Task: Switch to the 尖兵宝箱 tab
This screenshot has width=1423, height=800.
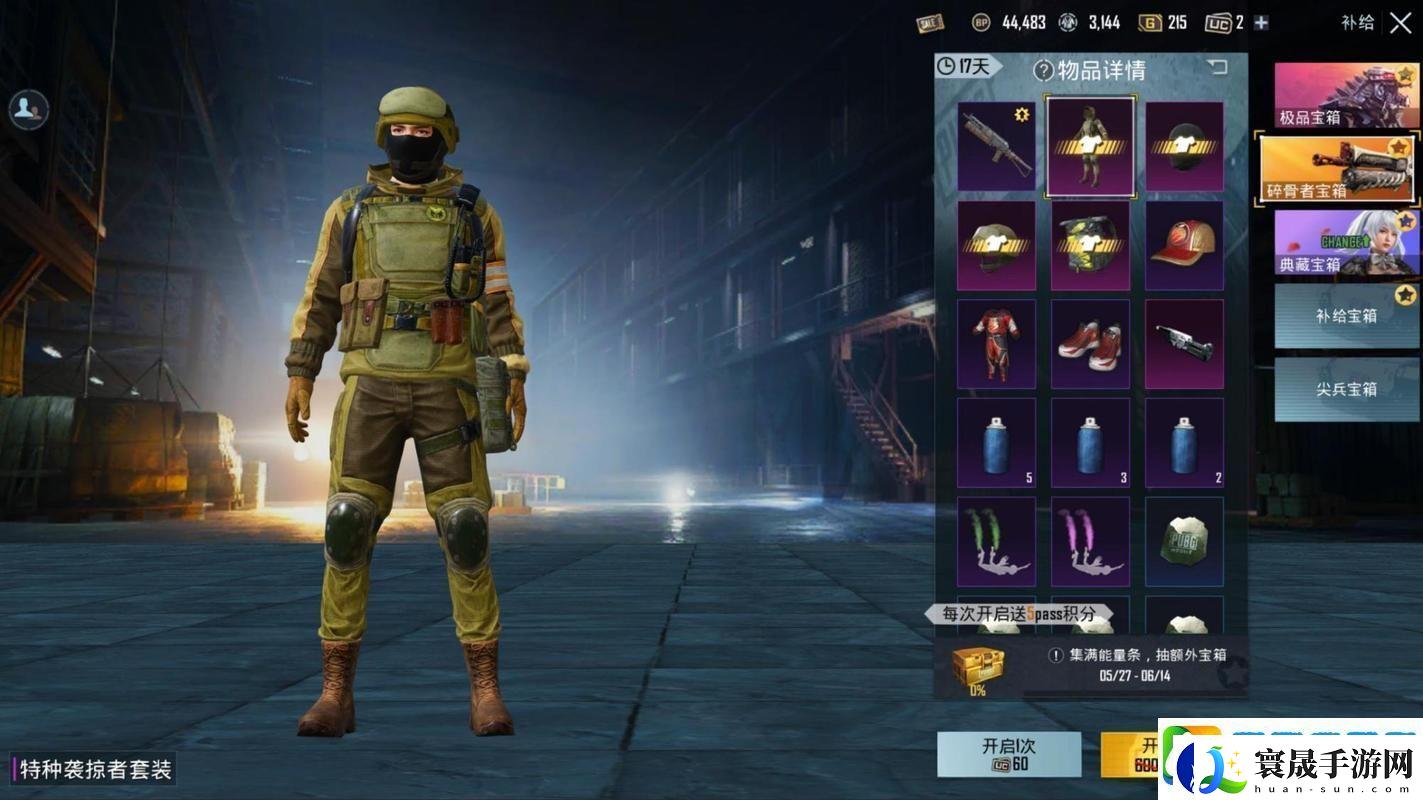Action: [1346, 389]
